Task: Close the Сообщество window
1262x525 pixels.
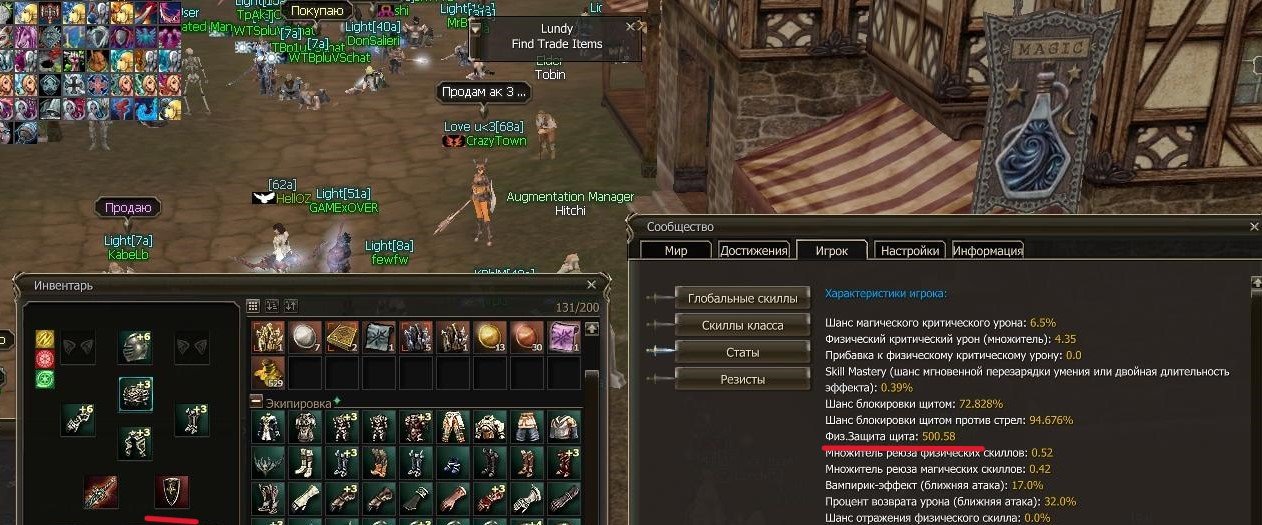Action: (x=1253, y=228)
